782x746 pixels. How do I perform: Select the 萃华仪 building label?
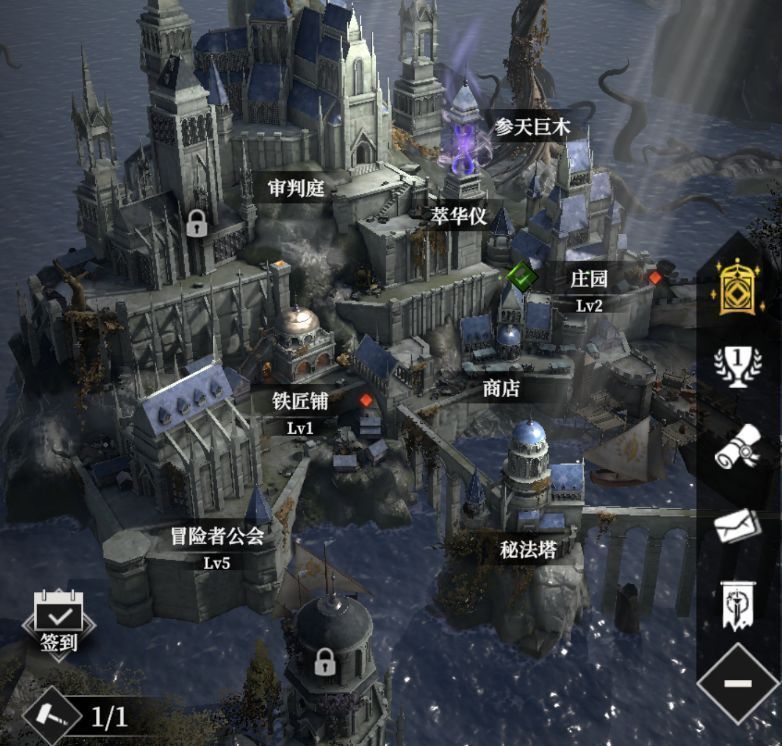(458, 215)
